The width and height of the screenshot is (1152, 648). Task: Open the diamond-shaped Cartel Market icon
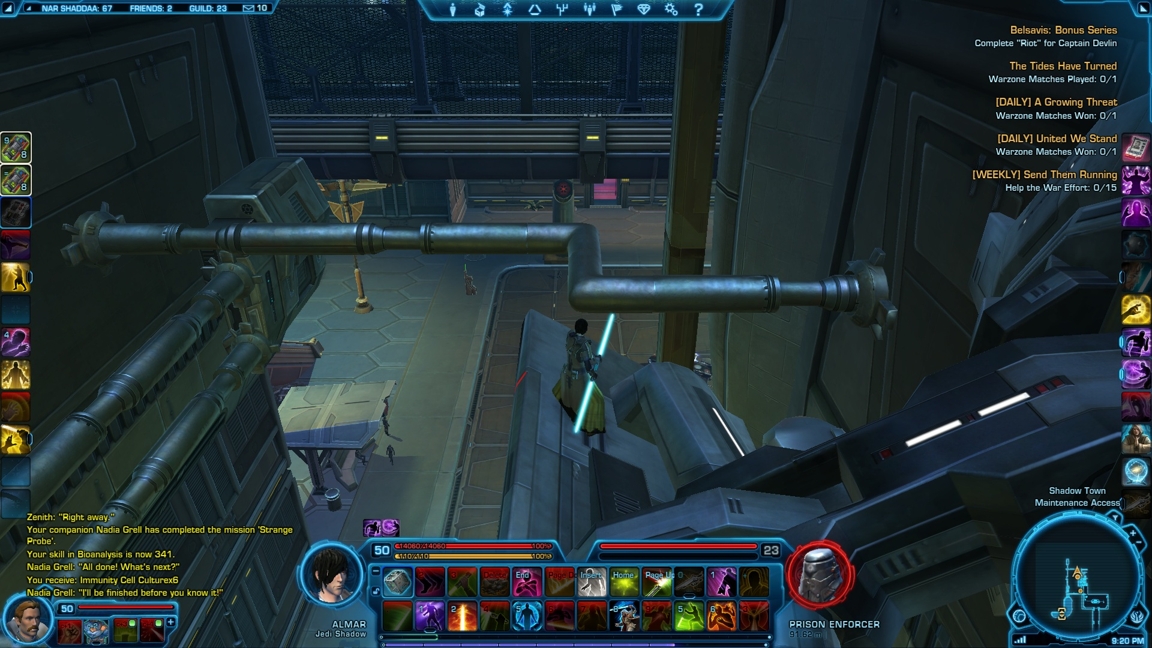pyautogui.click(x=643, y=9)
